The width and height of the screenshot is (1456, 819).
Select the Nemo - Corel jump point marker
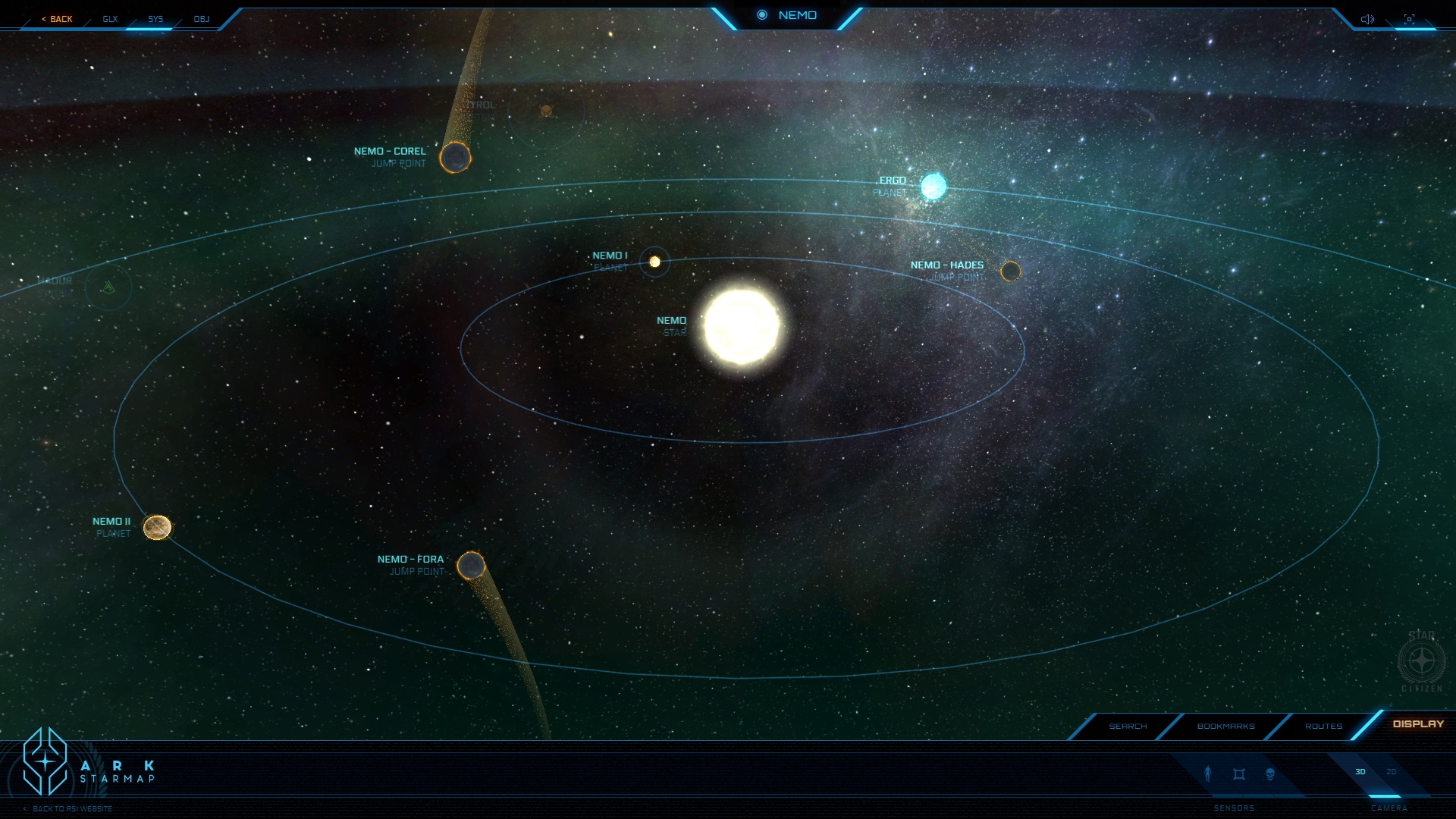tap(455, 157)
